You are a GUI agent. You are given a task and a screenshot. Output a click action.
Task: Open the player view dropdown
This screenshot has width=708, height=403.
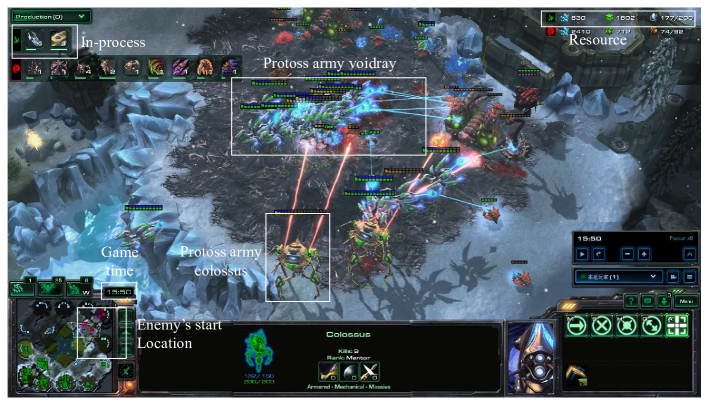[x=619, y=276]
